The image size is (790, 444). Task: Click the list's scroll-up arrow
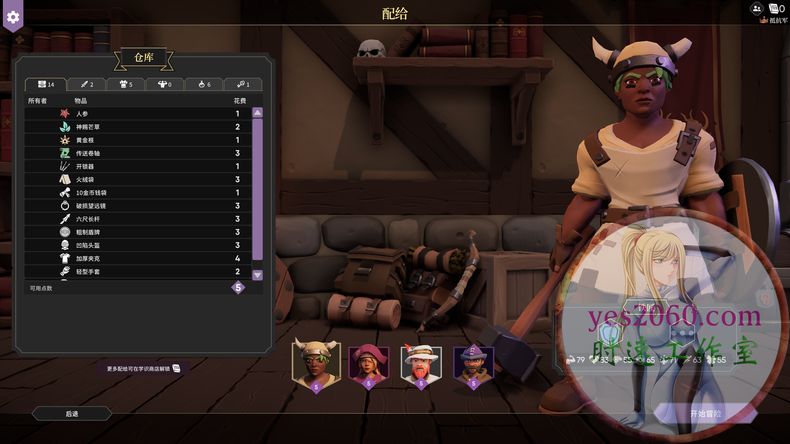coord(257,113)
